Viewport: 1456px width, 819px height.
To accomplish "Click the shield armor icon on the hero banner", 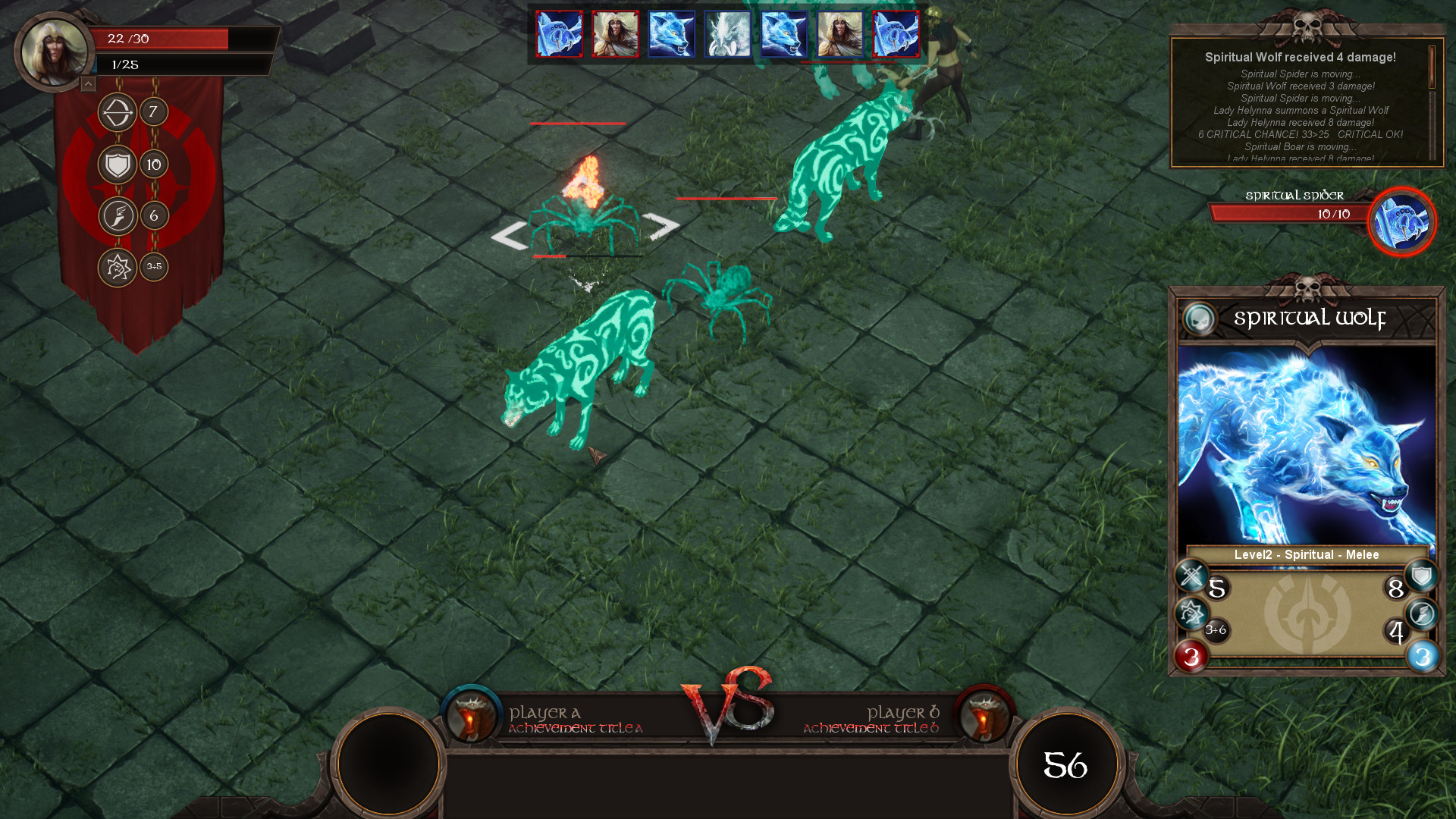I will [117, 163].
